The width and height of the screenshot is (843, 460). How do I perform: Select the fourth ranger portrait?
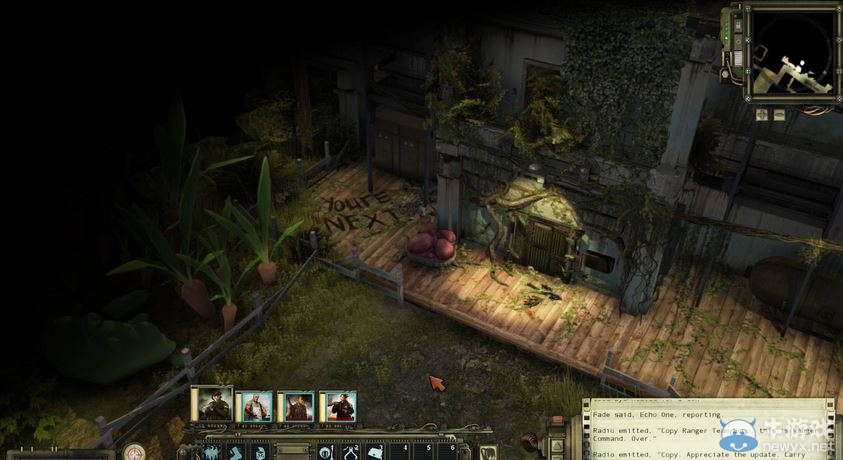(x=337, y=407)
